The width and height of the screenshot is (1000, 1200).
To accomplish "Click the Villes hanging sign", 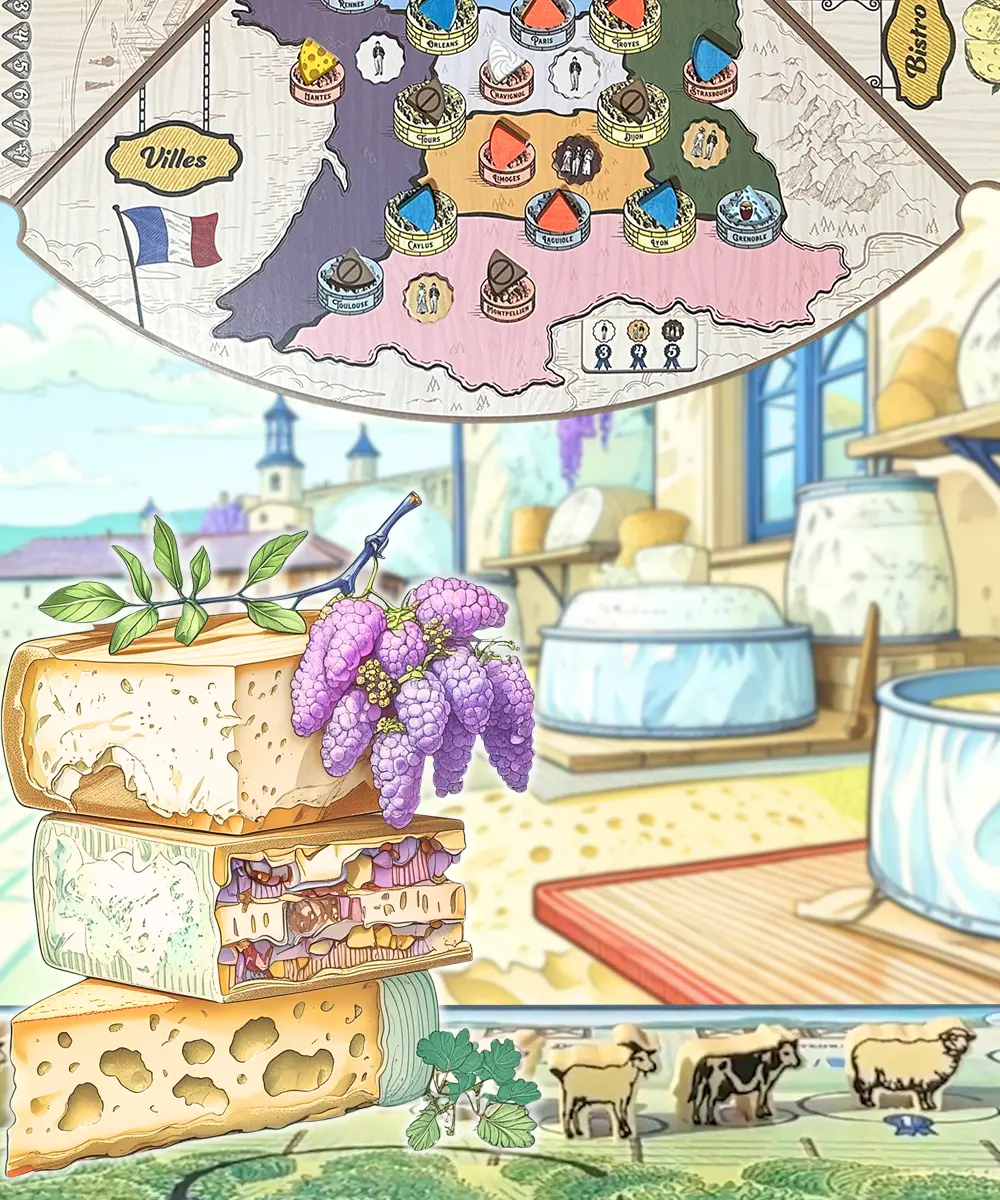I will 174,158.
